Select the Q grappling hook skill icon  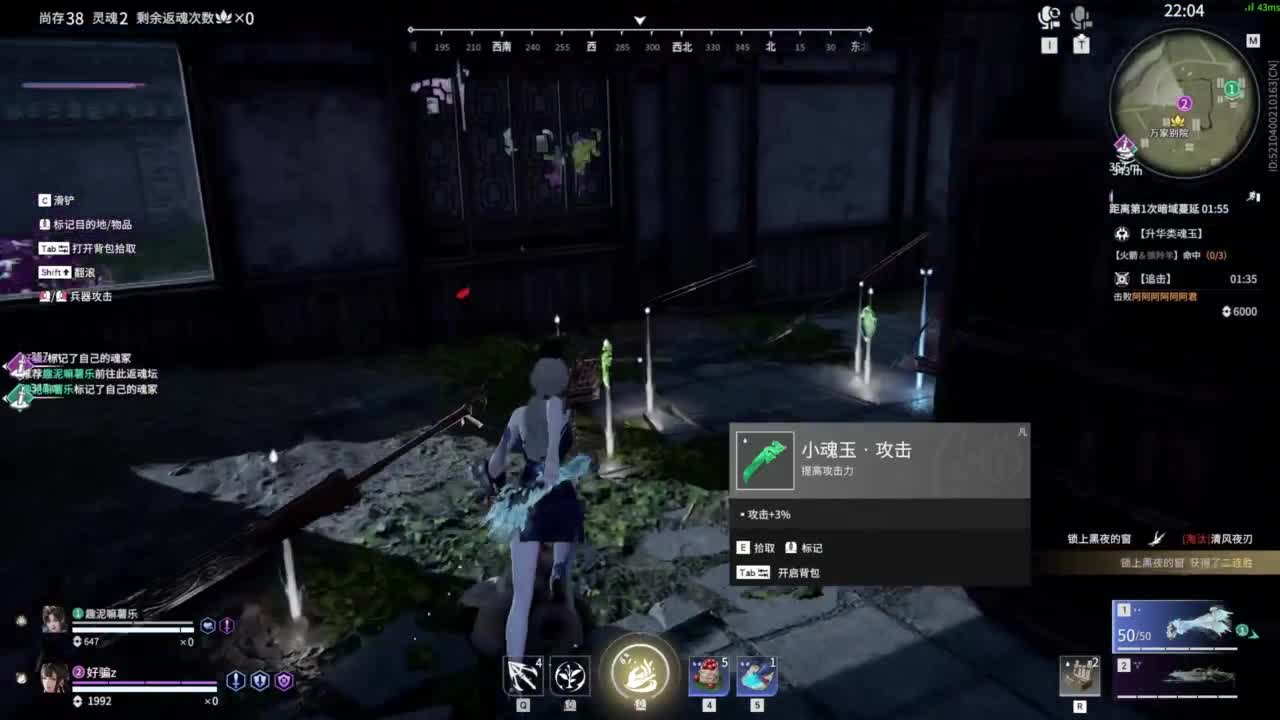[520, 673]
